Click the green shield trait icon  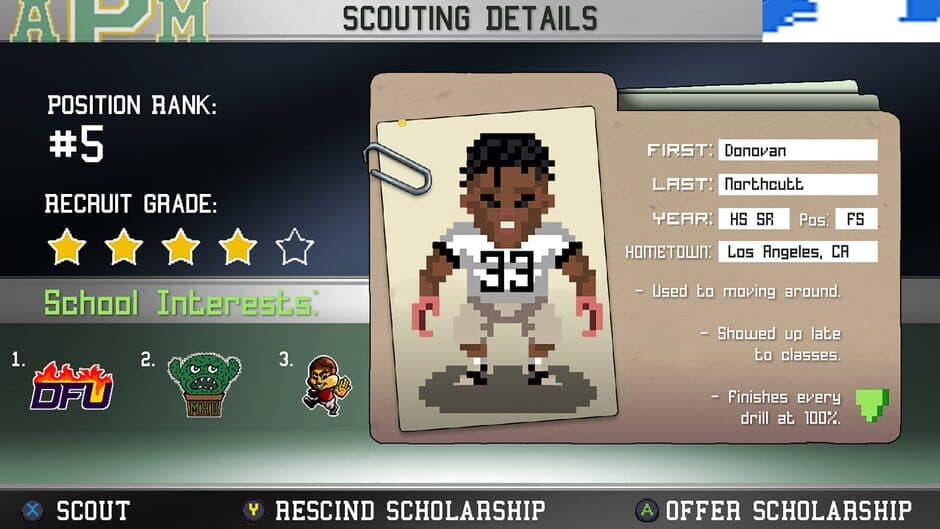[x=871, y=404]
